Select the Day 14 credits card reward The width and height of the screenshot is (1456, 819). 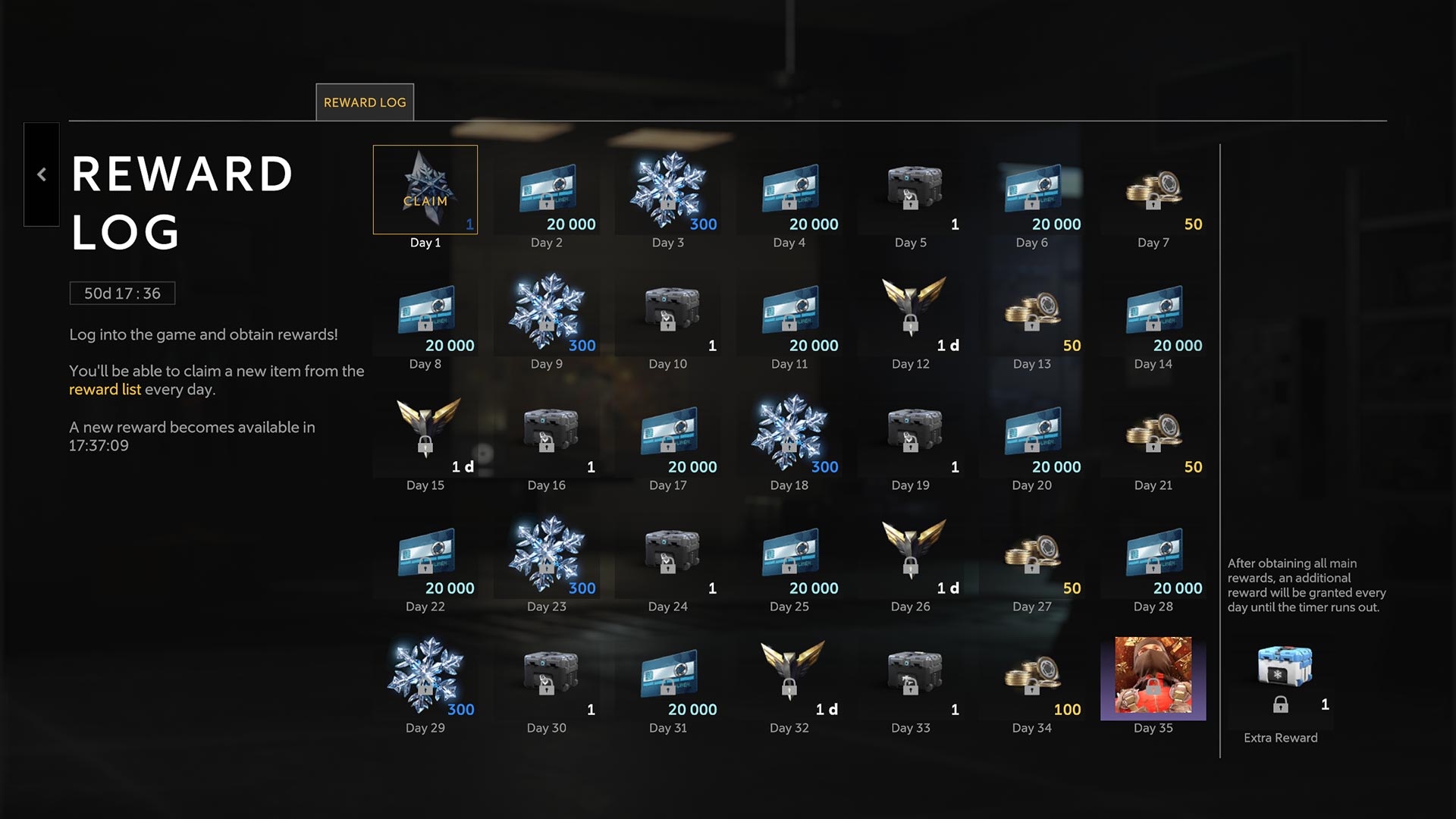click(1153, 311)
